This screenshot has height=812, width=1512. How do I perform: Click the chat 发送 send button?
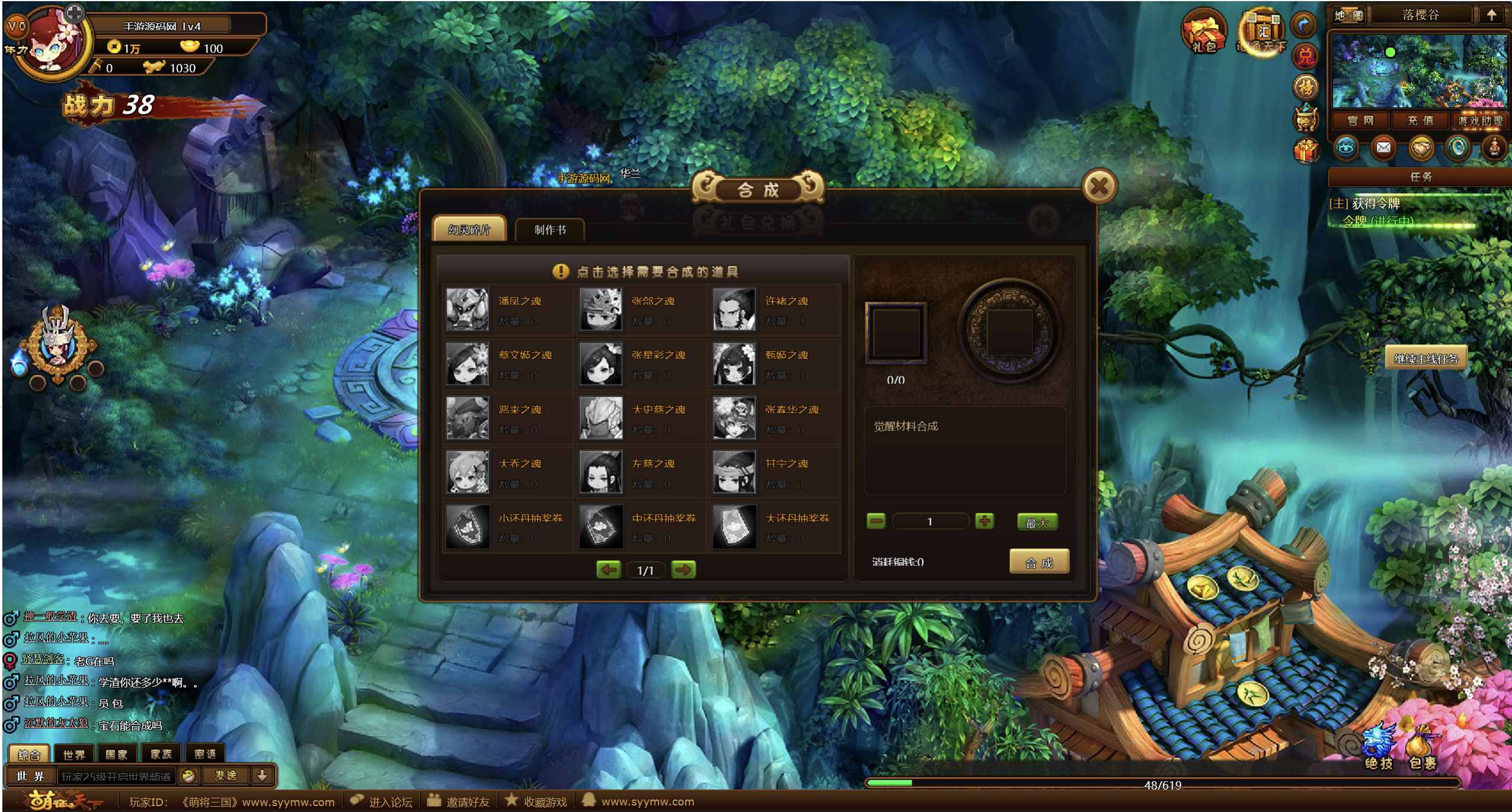coord(225,775)
